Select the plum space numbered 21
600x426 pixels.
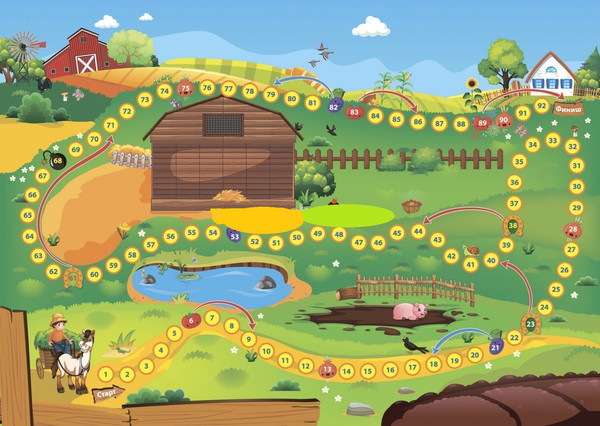[x=496, y=347]
